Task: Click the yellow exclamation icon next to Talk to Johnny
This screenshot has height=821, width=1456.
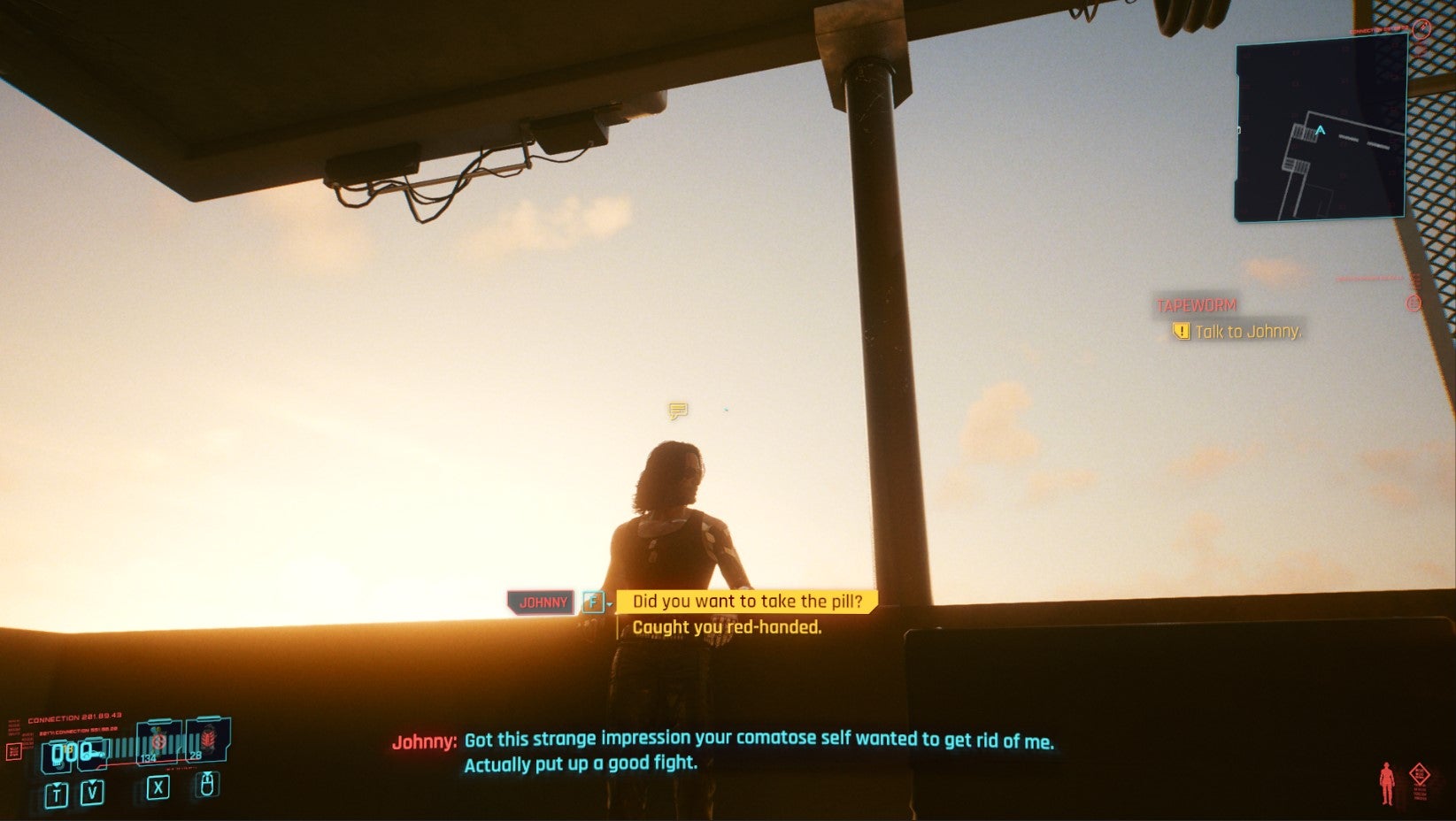Action: tap(1180, 332)
